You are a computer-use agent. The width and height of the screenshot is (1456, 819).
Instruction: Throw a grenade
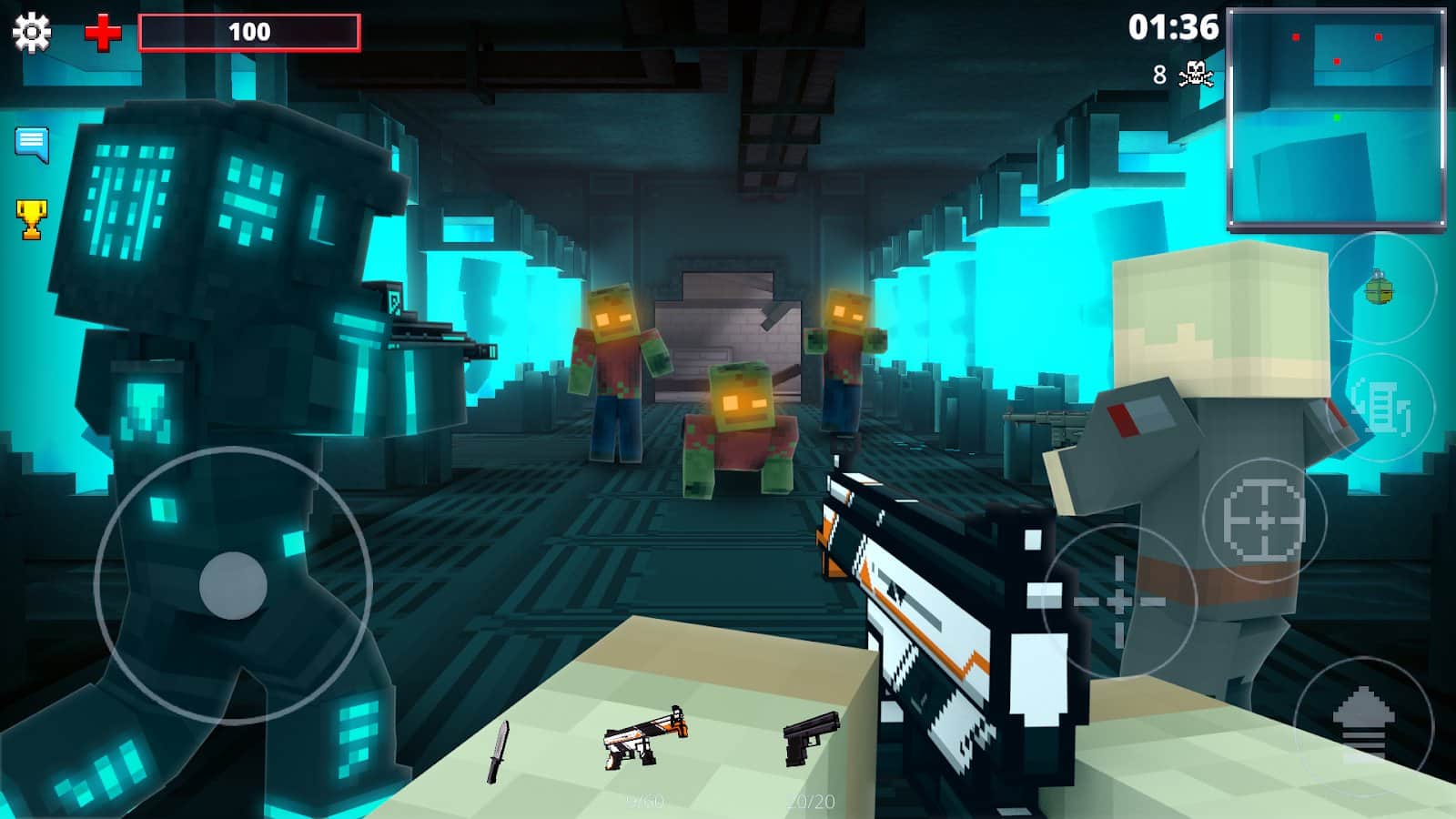[1380, 288]
